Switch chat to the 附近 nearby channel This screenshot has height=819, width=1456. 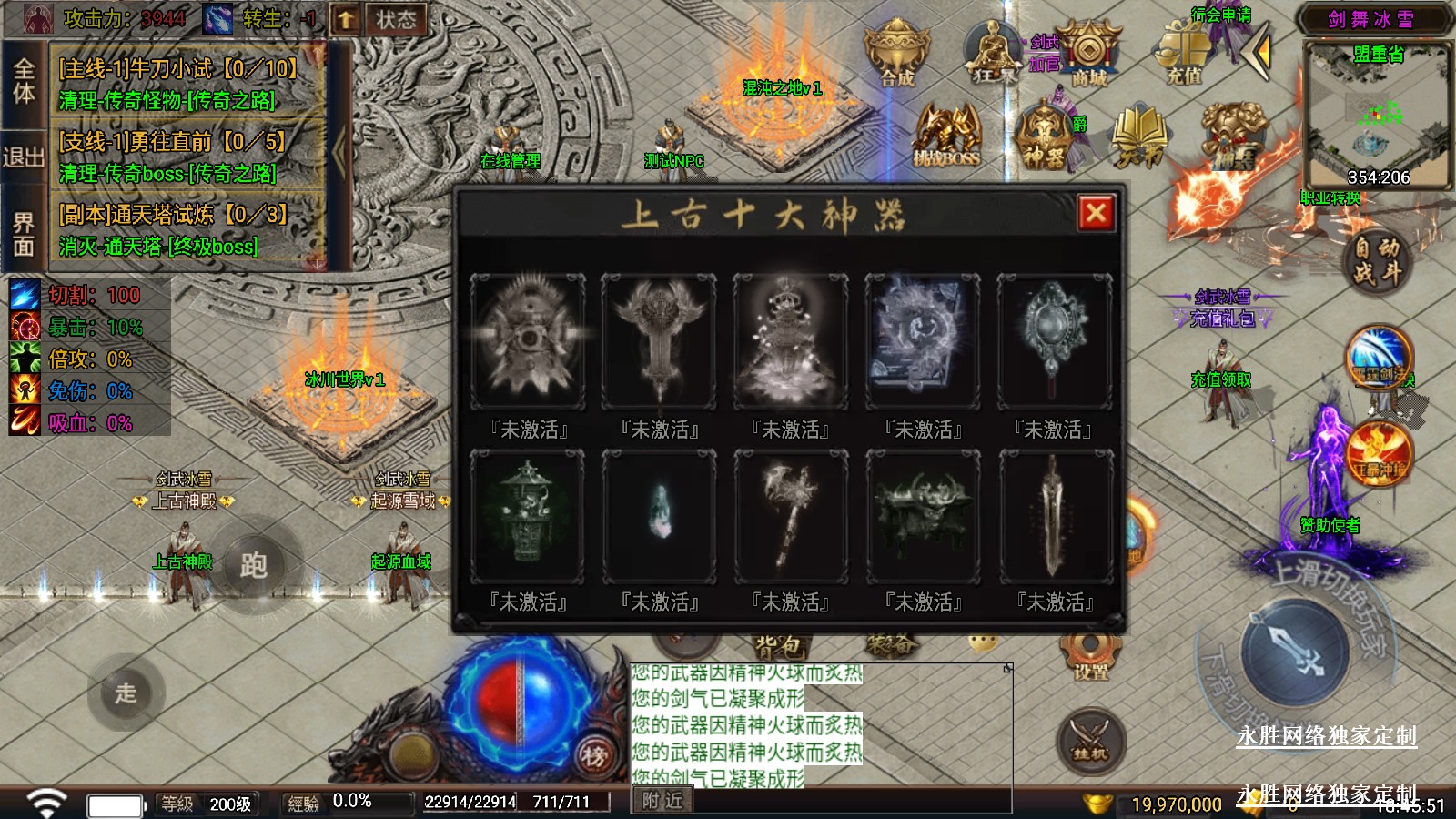pyautogui.click(x=662, y=800)
